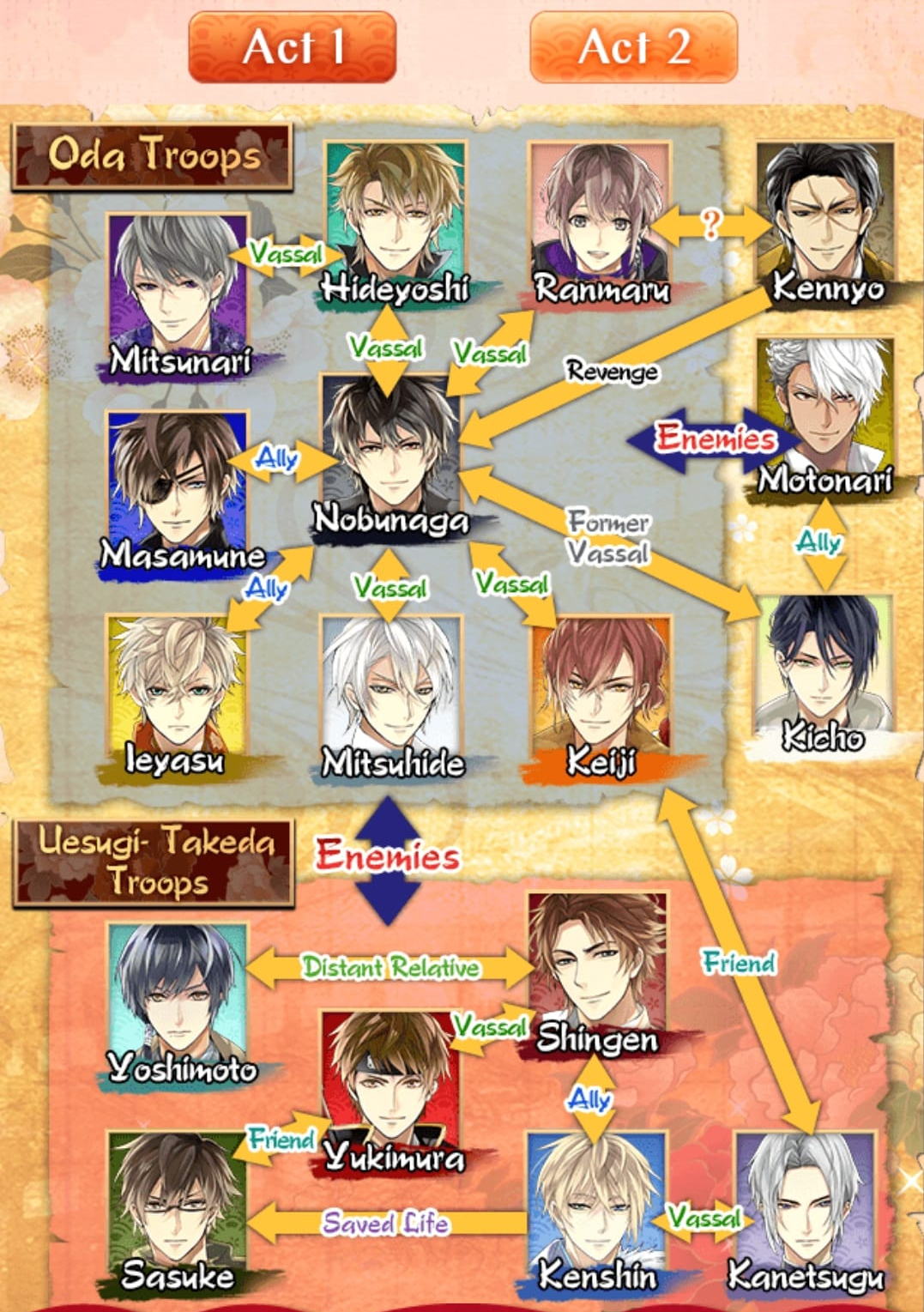Open Ieyasu's portrait
The width and height of the screenshot is (924, 1312).
point(176,686)
